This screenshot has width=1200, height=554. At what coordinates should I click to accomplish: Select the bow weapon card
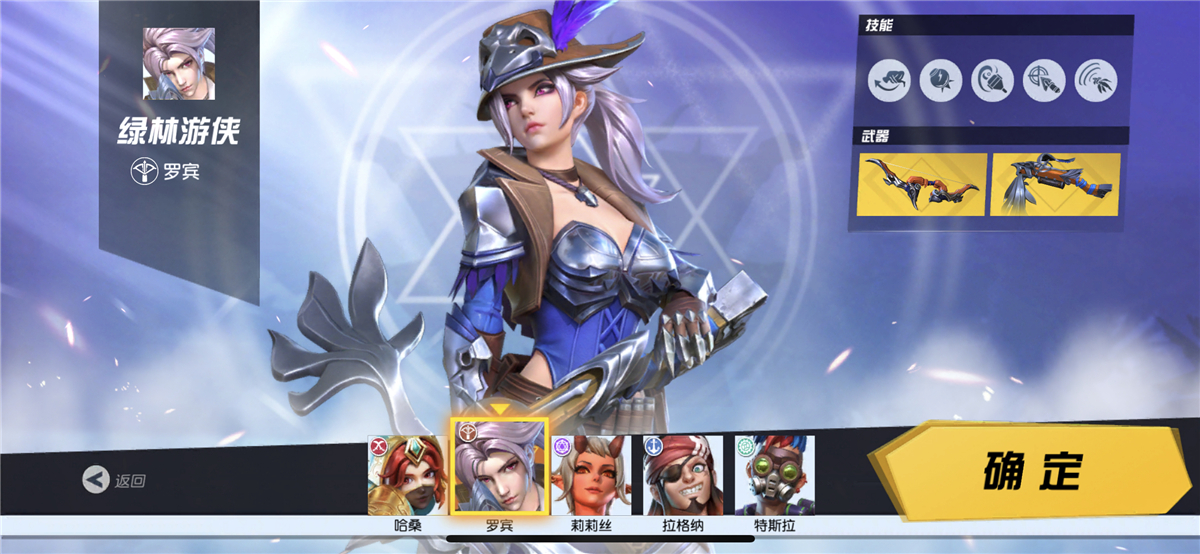coord(922,184)
